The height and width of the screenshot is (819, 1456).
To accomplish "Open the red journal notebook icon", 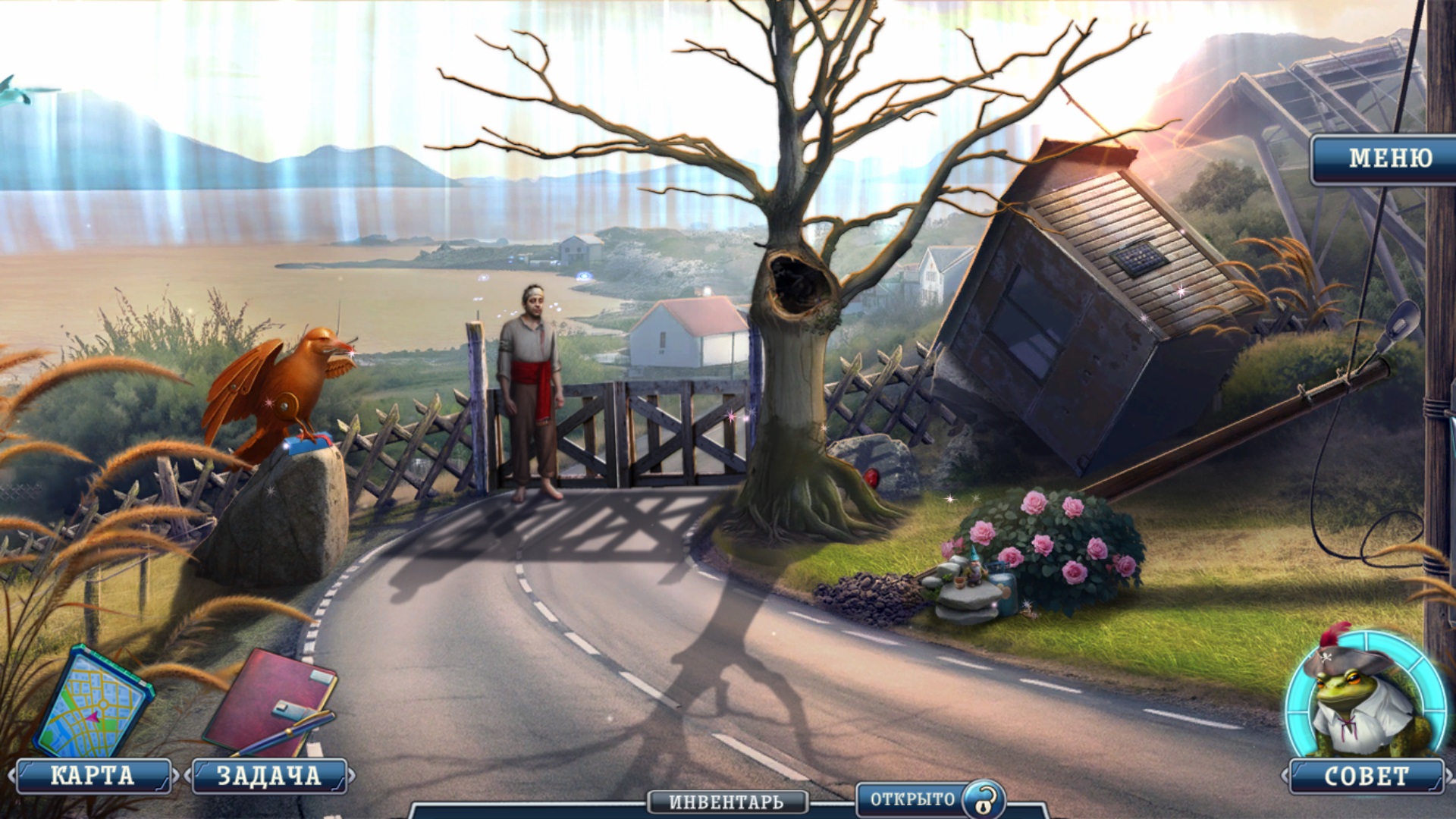I will point(269,701).
